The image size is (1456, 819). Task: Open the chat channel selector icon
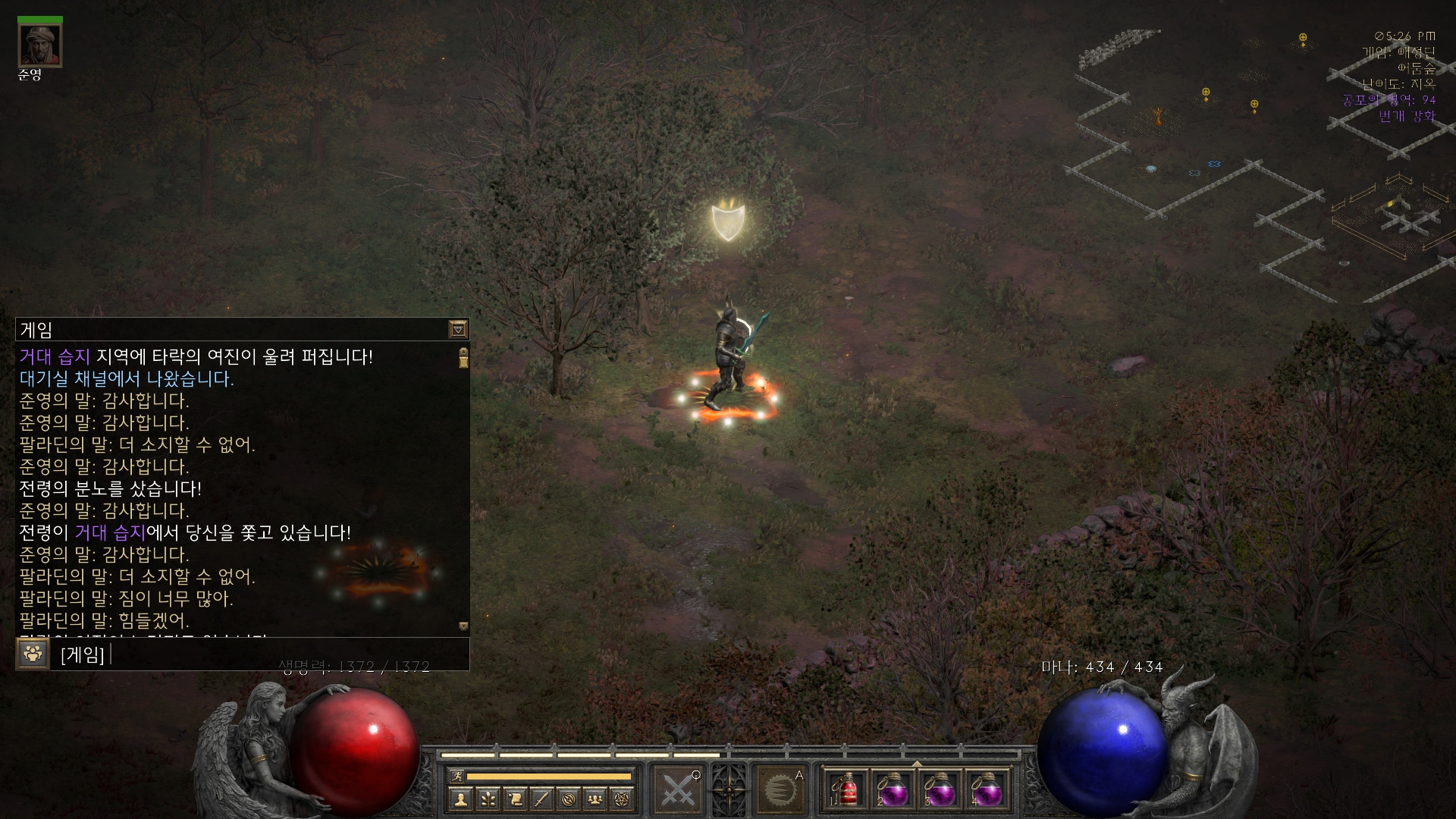coord(33,654)
